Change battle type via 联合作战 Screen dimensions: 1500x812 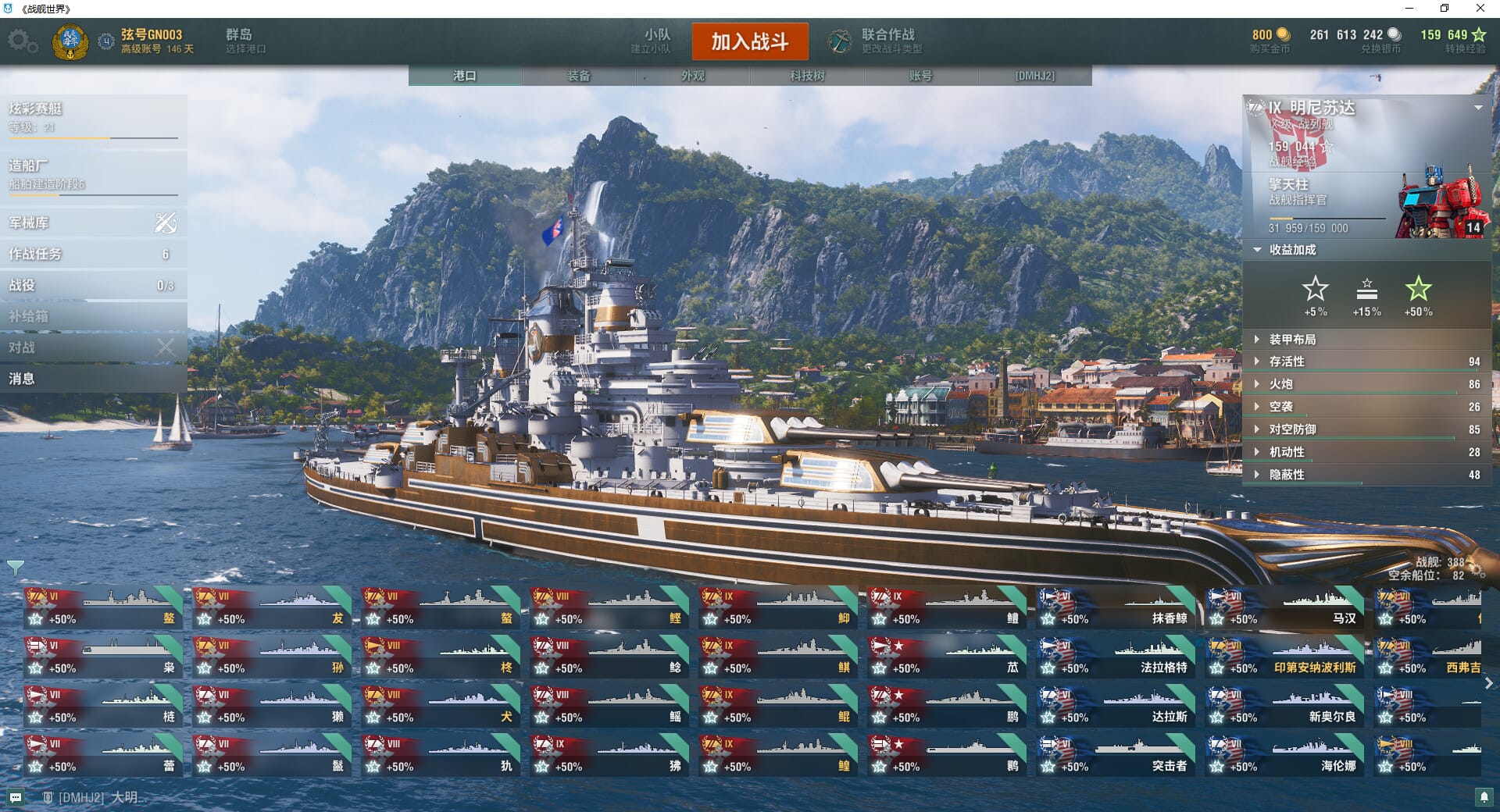pos(877,41)
